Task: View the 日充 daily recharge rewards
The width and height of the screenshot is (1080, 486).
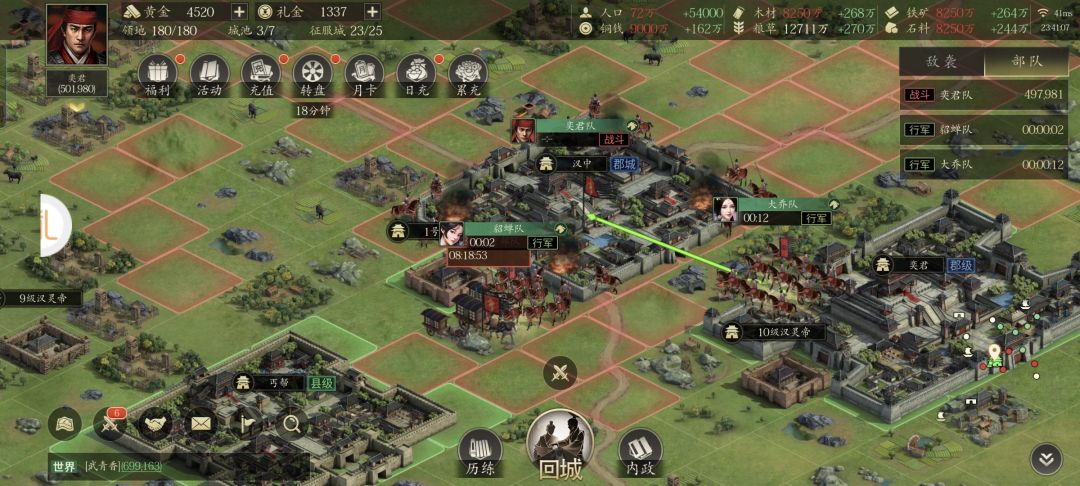Action: coord(416,72)
